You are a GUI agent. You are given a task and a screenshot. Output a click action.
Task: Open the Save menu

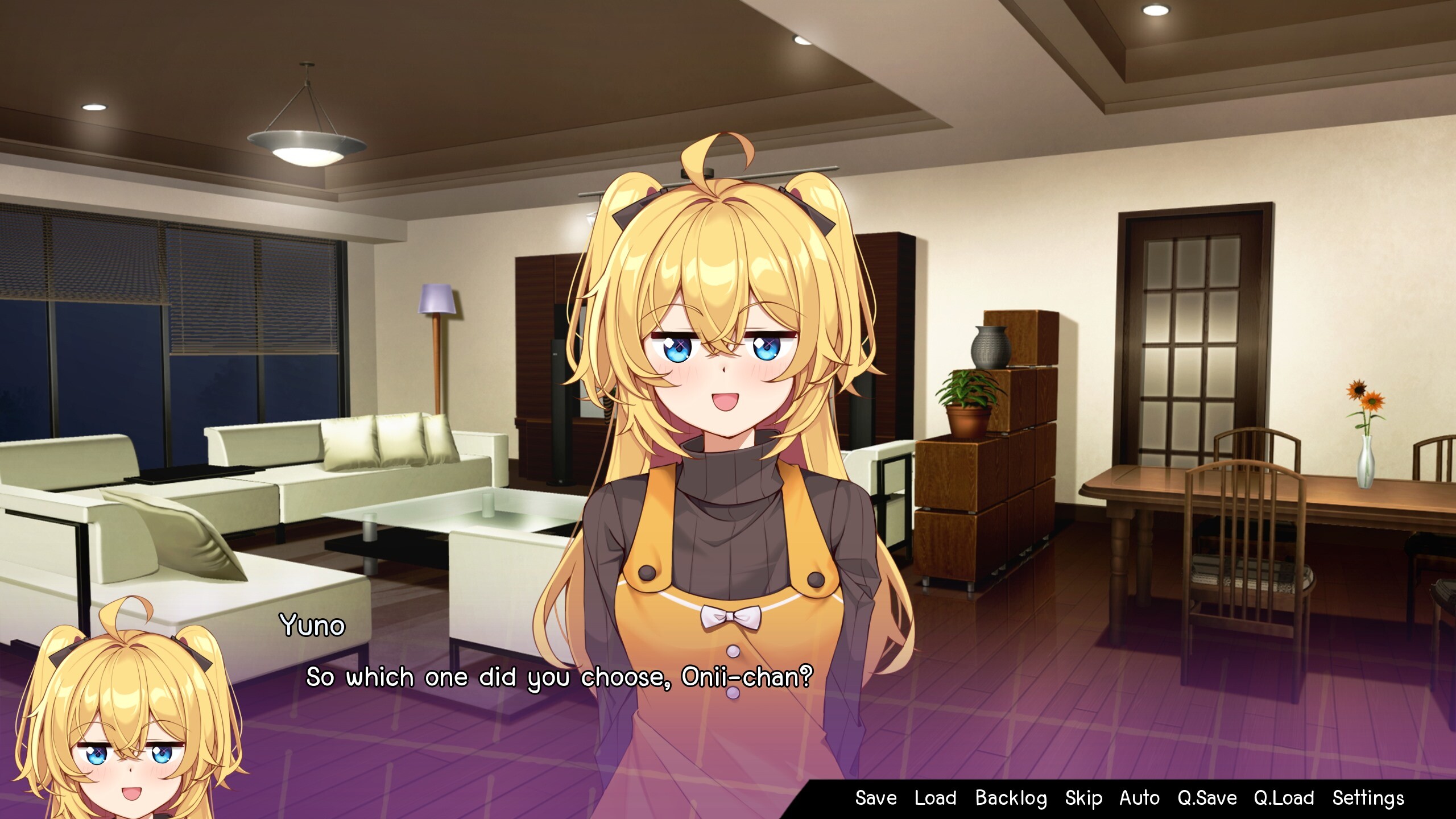tap(876, 798)
